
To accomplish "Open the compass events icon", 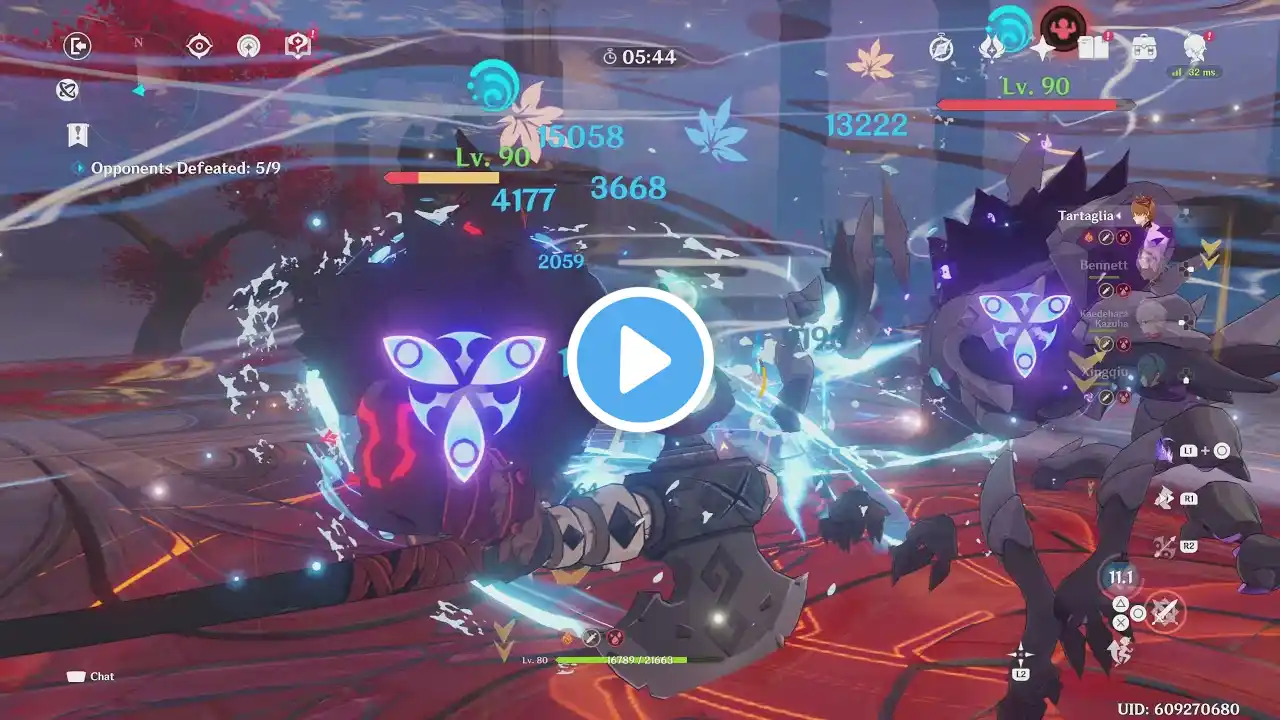I will click(x=941, y=48).
